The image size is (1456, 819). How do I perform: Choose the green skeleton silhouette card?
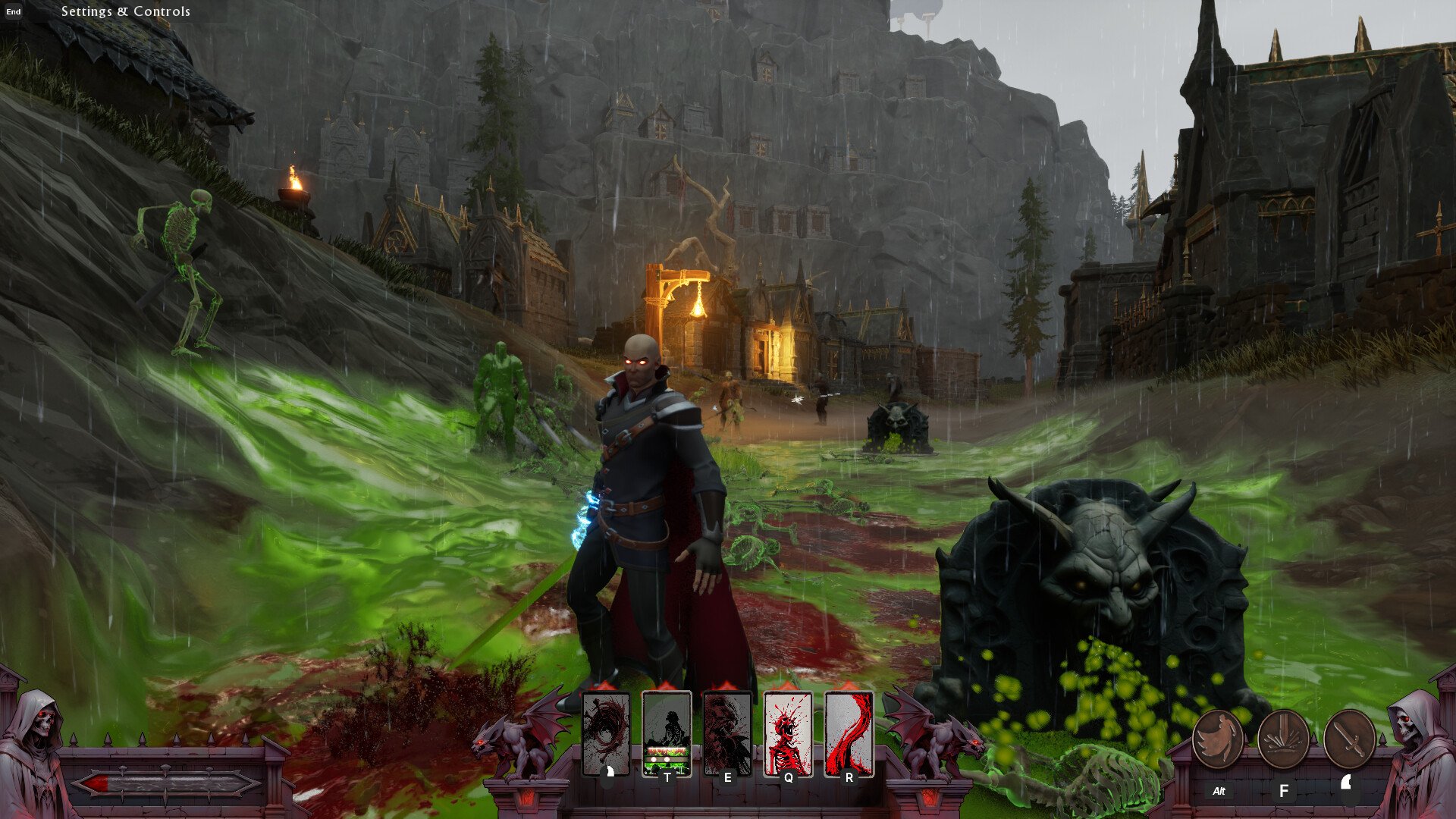pyautogui.click(x=667, y=733)
